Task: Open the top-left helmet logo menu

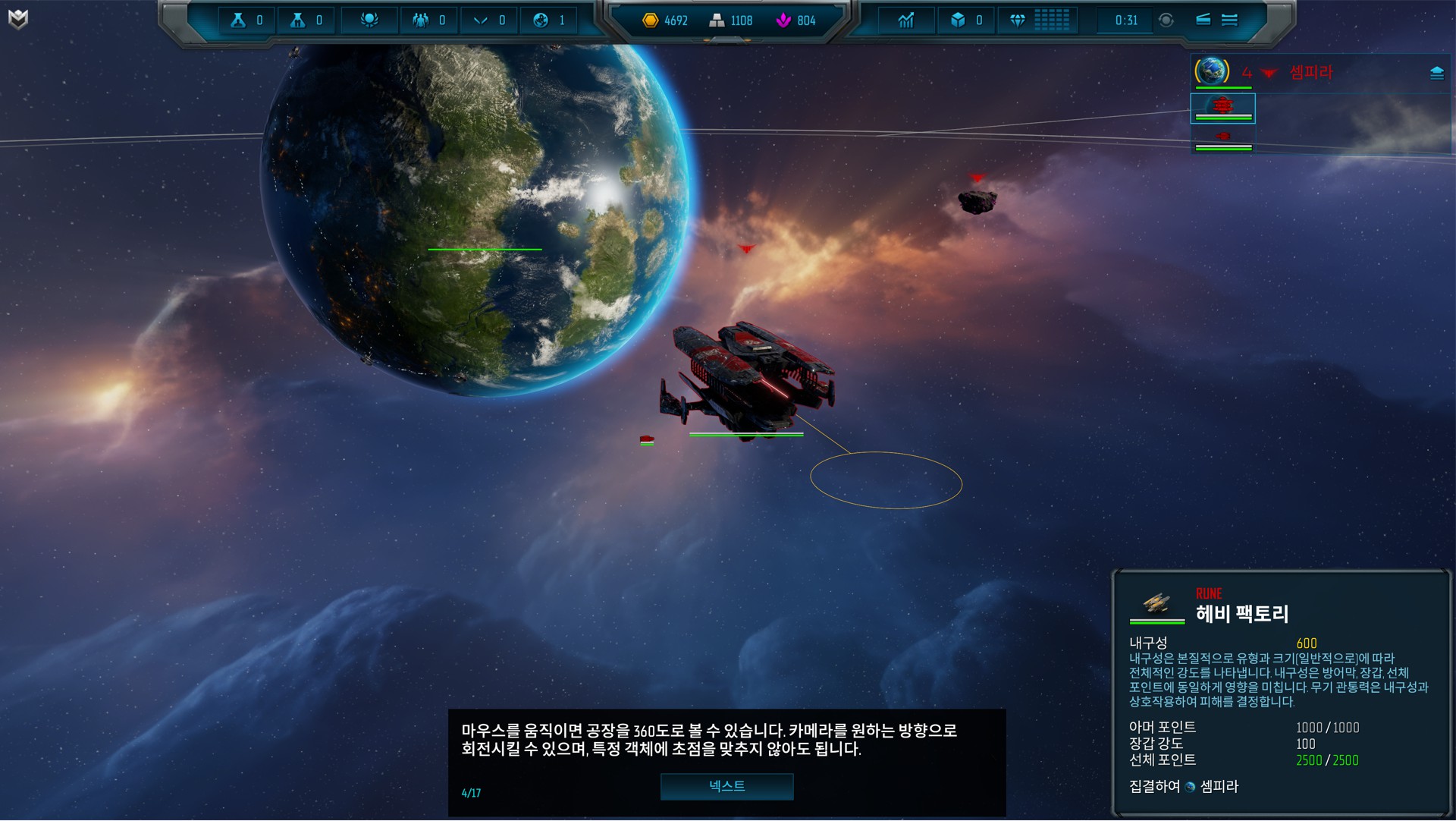Action: pos(18,19)
